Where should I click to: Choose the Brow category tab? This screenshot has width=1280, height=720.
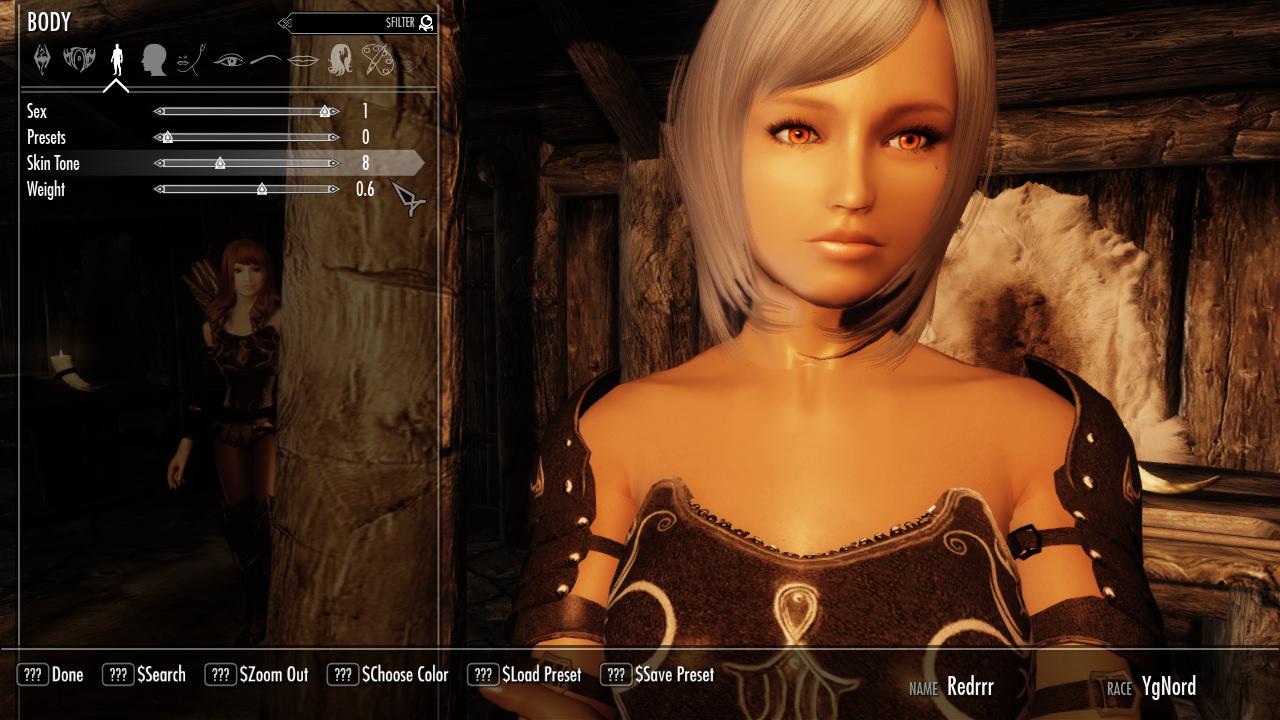(265, 60)
